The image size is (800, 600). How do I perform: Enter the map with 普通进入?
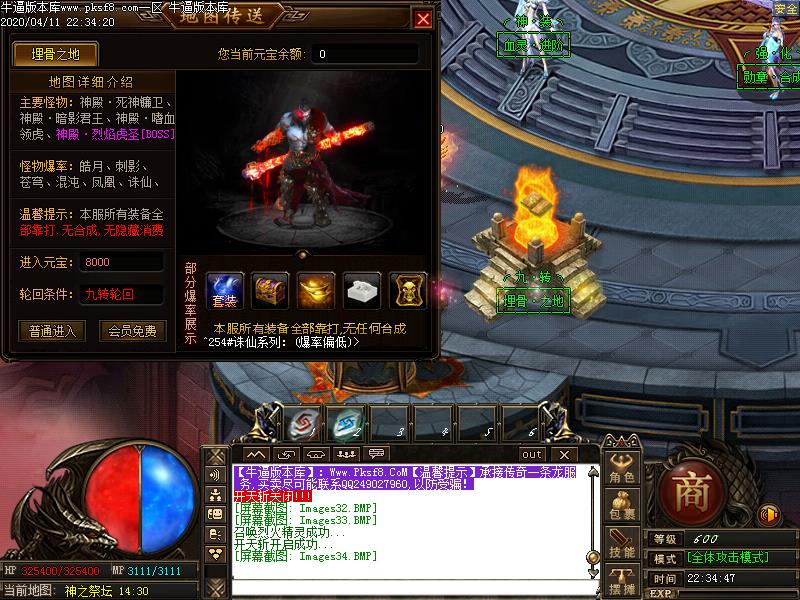[x=52, y=331]
